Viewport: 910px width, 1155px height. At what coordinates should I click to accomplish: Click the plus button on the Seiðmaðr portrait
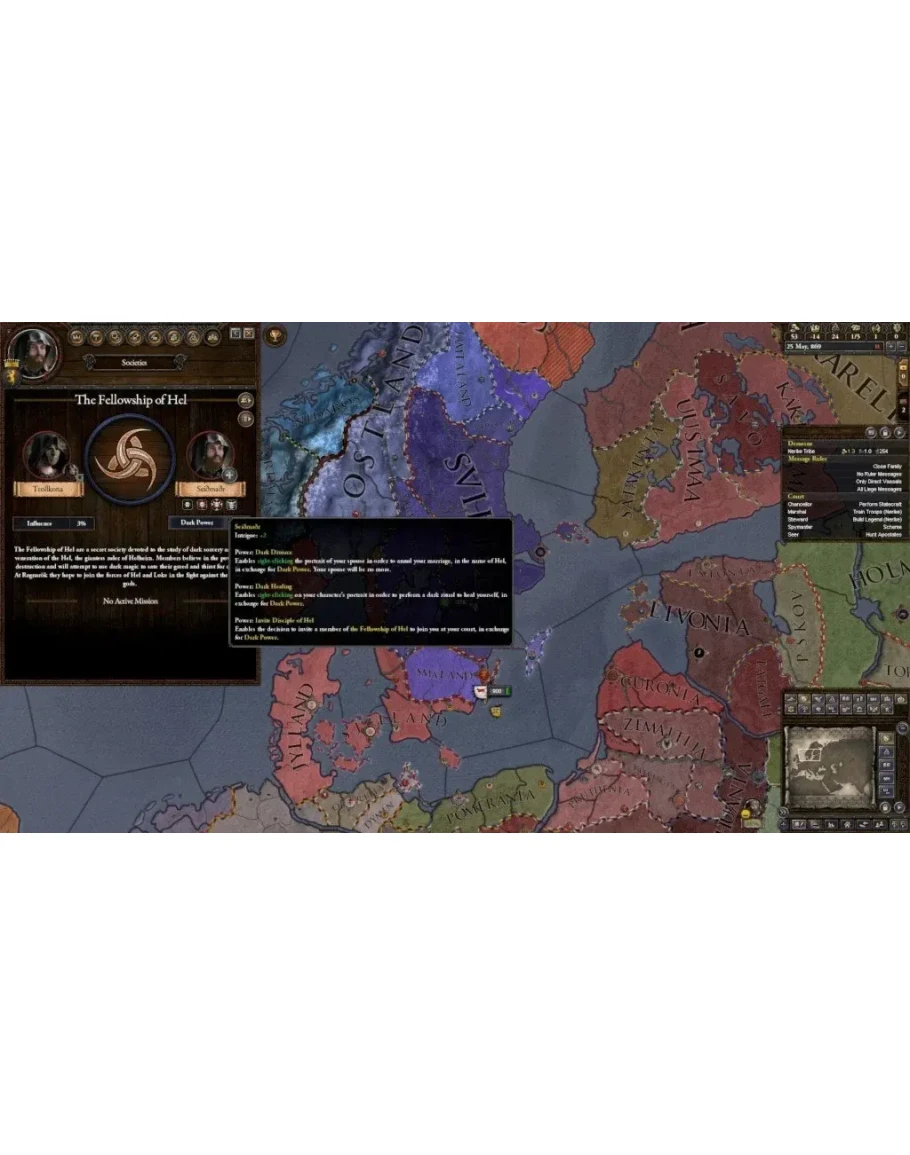click(229, 474)
